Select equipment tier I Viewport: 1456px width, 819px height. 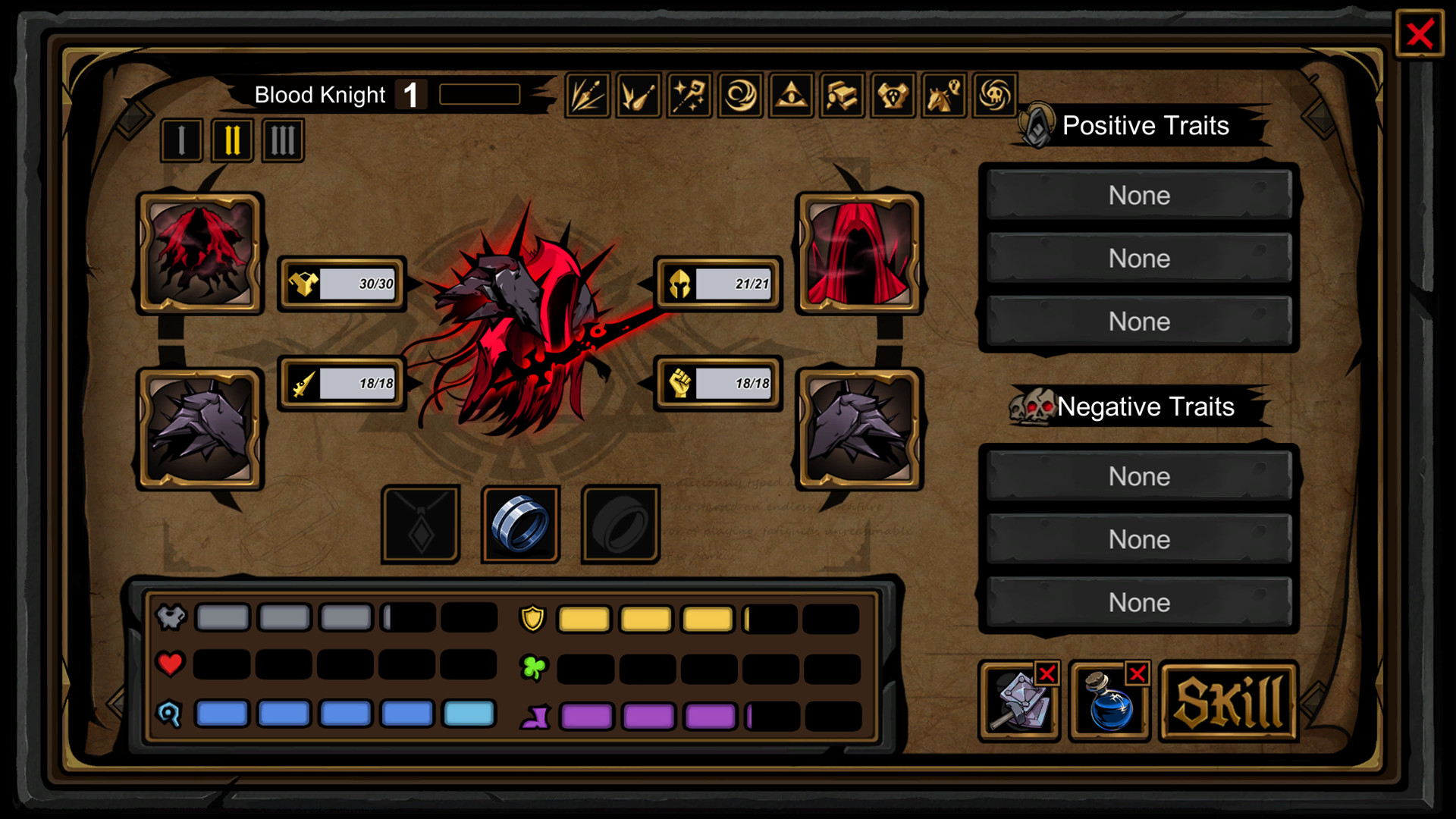click(181, 140)
